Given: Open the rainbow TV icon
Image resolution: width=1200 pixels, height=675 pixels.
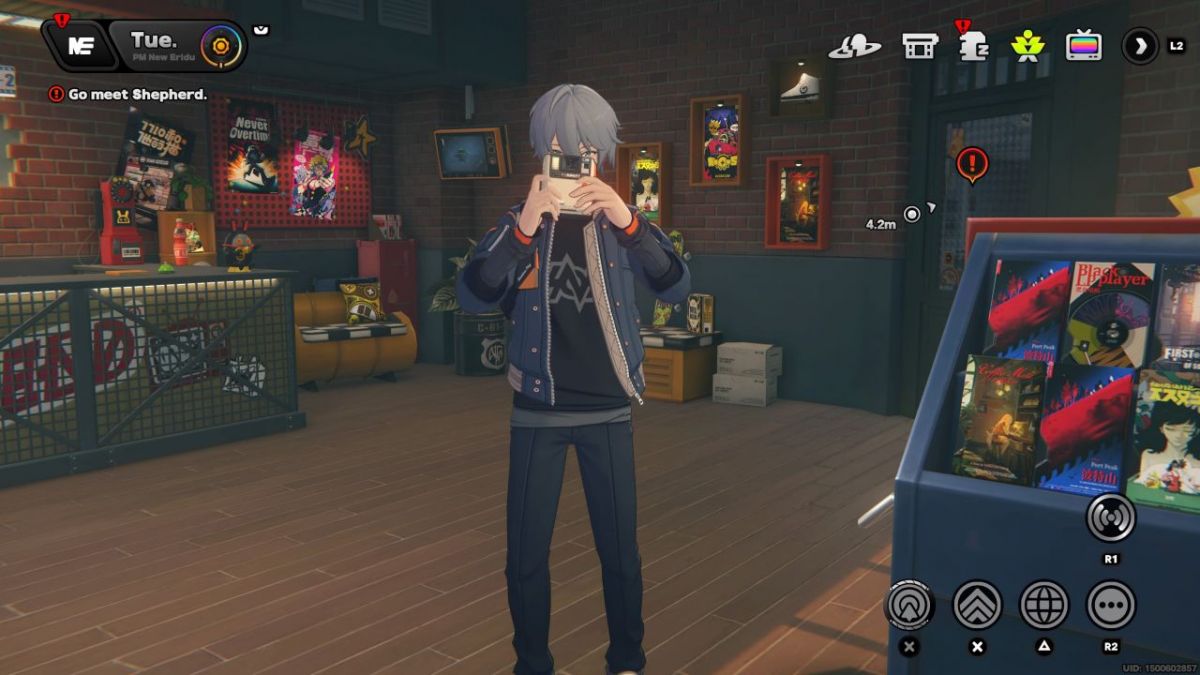Looking at the screenshot, I should tap(1083, 45).
